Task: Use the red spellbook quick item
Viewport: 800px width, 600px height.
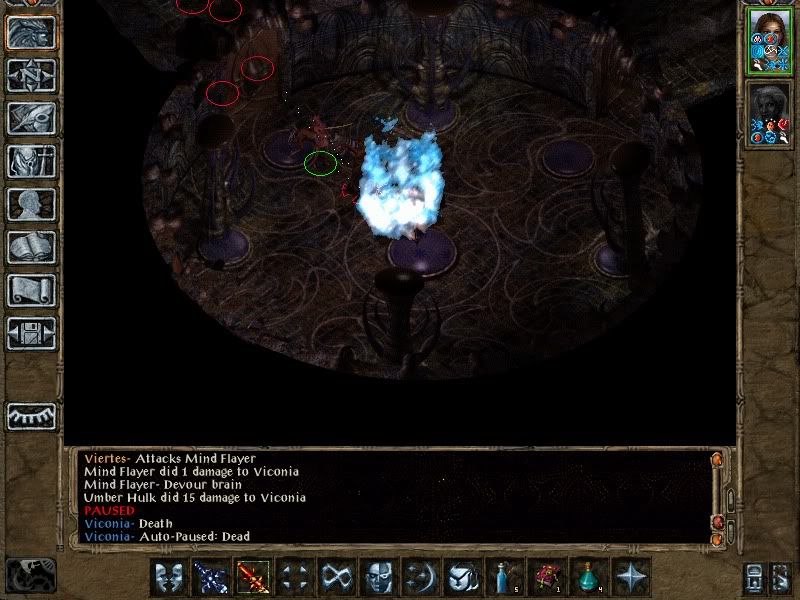Action: 546,578
